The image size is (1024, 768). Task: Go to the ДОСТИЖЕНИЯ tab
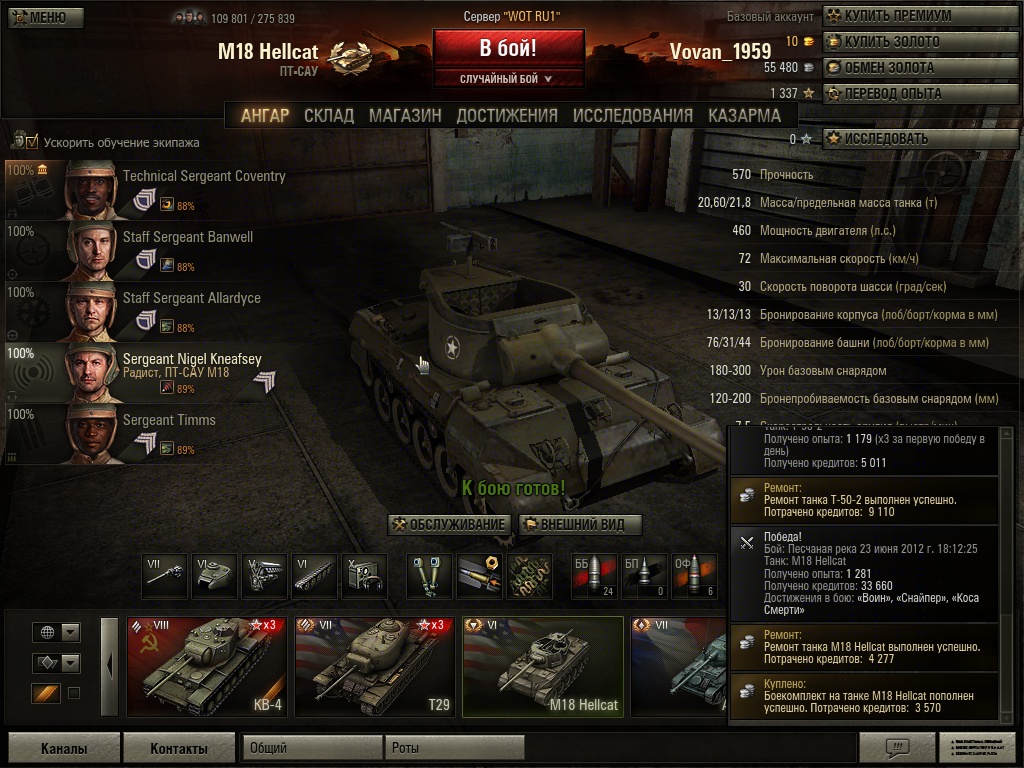pyautogui.click(x=507, y=115)
